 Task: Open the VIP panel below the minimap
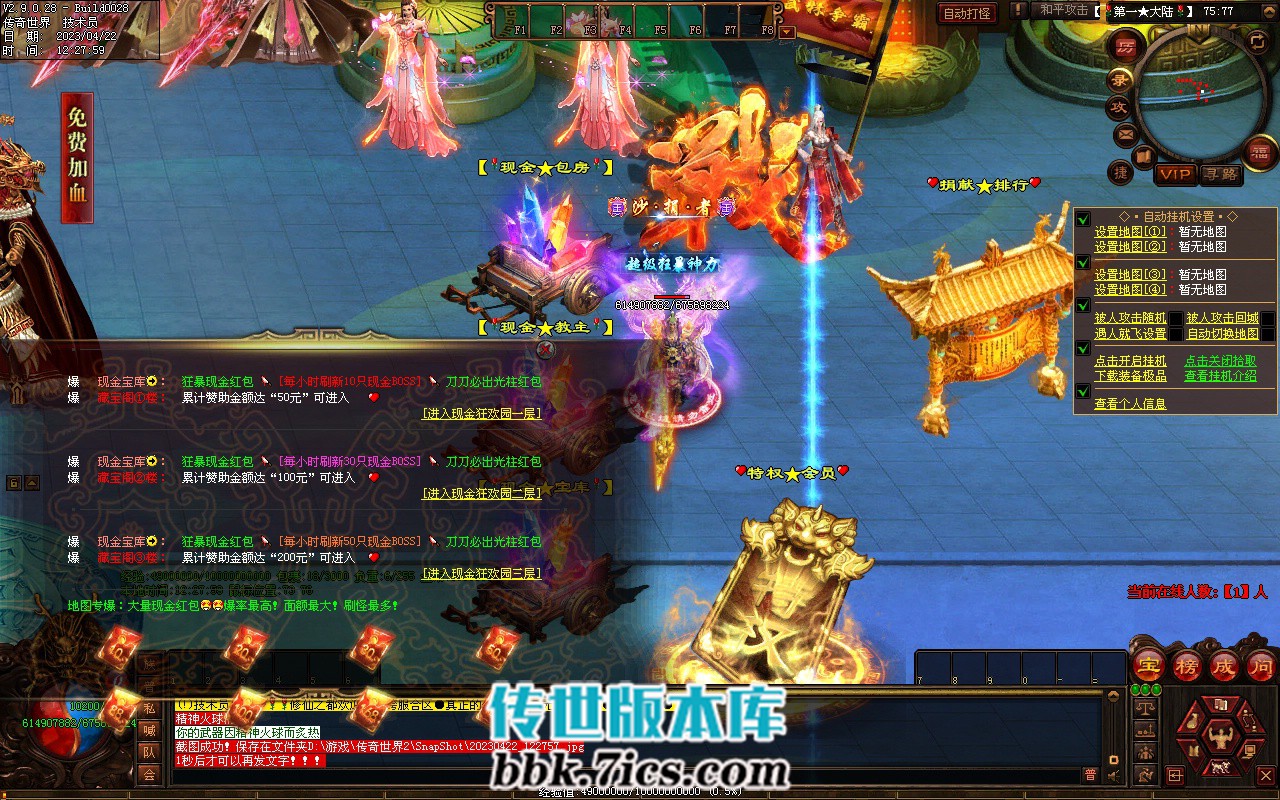click(x=1176, y=174)
